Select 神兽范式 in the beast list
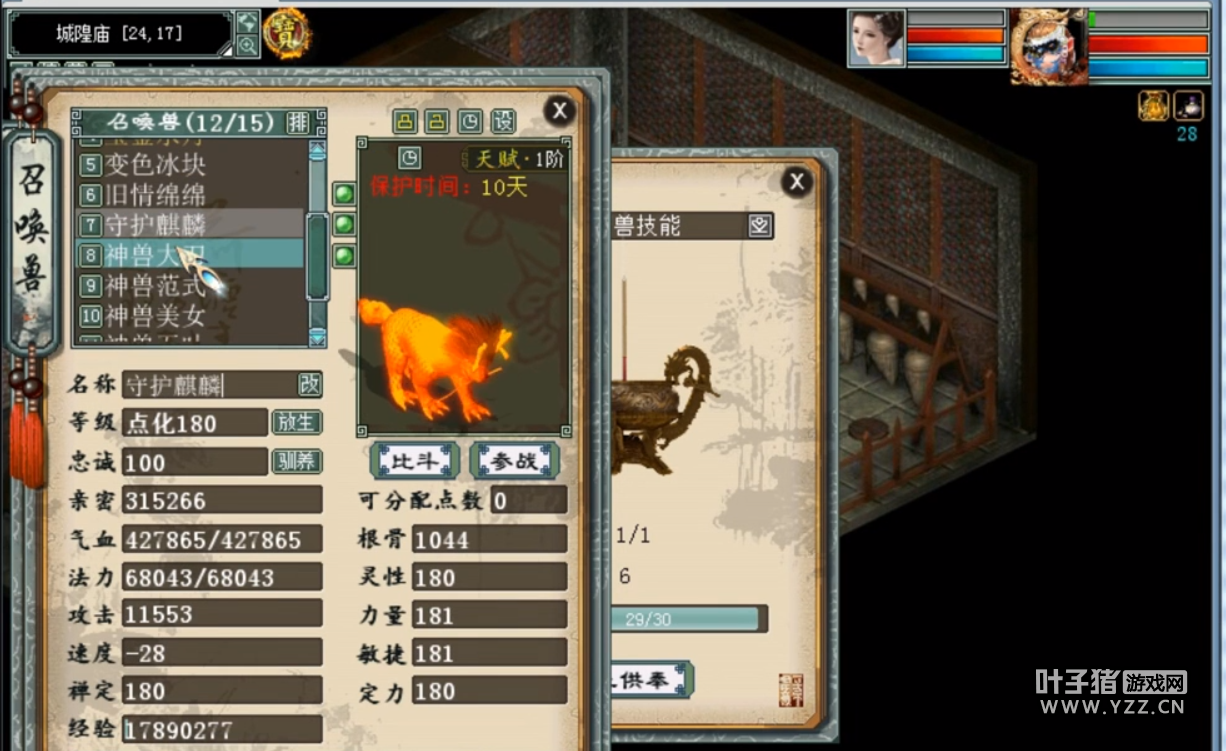The width and height of the screenshot is (1226, 751). [155, 286]
